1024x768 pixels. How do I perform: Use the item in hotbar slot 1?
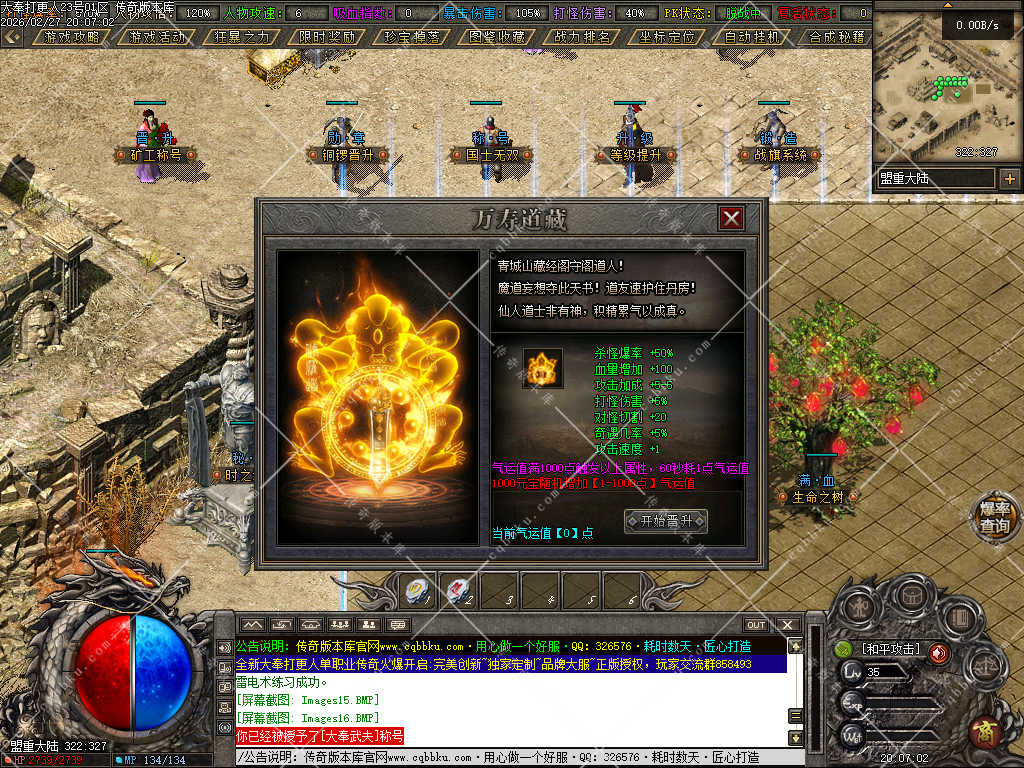point(416,592)
